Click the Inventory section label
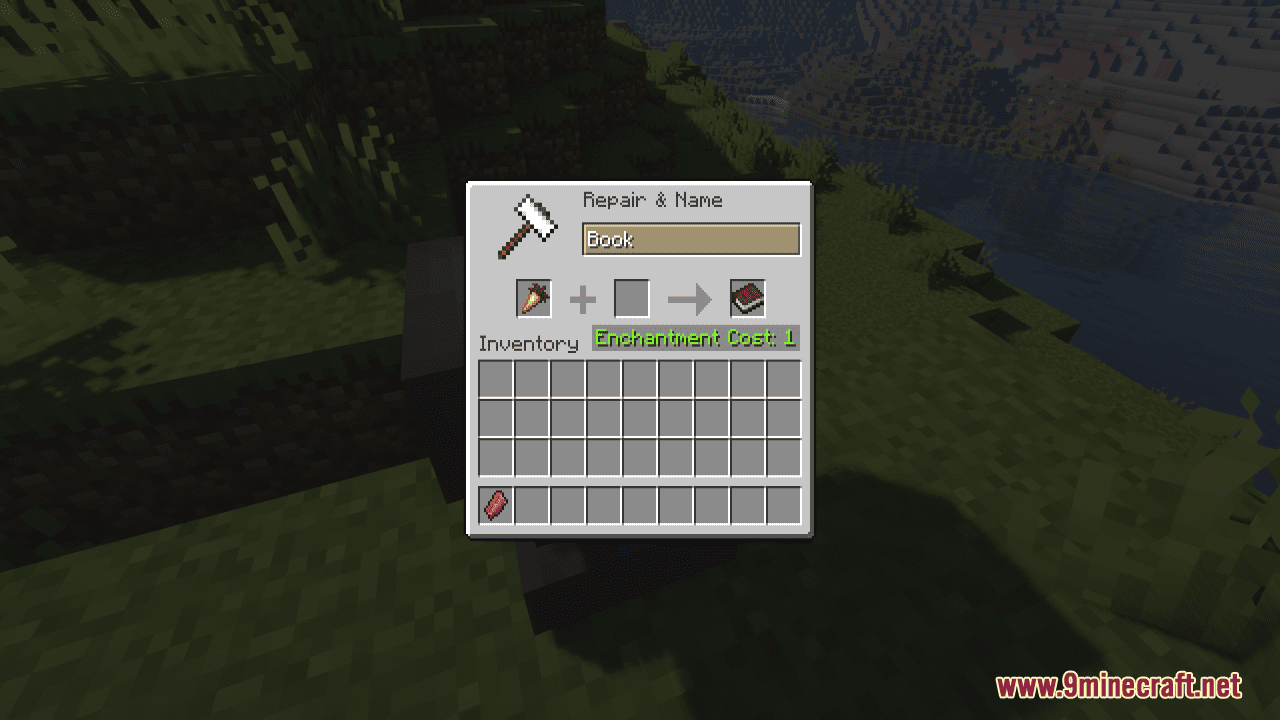Image resolution: width=1280 pixels, height=720 pixels. 529,343
